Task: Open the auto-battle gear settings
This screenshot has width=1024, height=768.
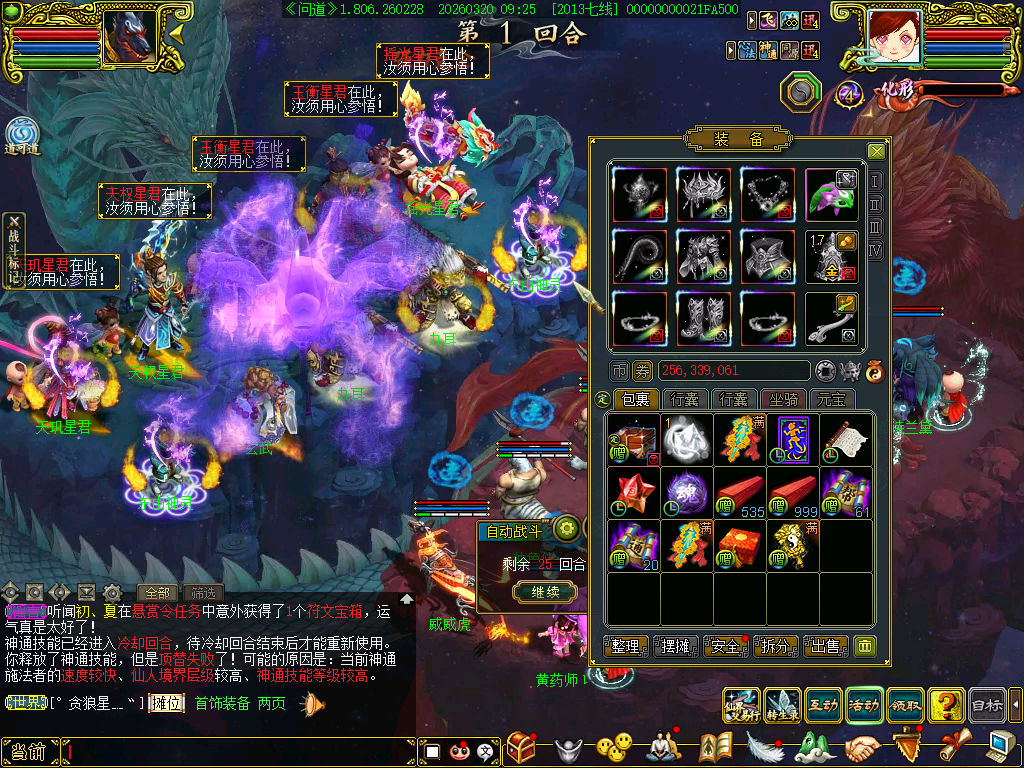Action: tap(567, 529)
